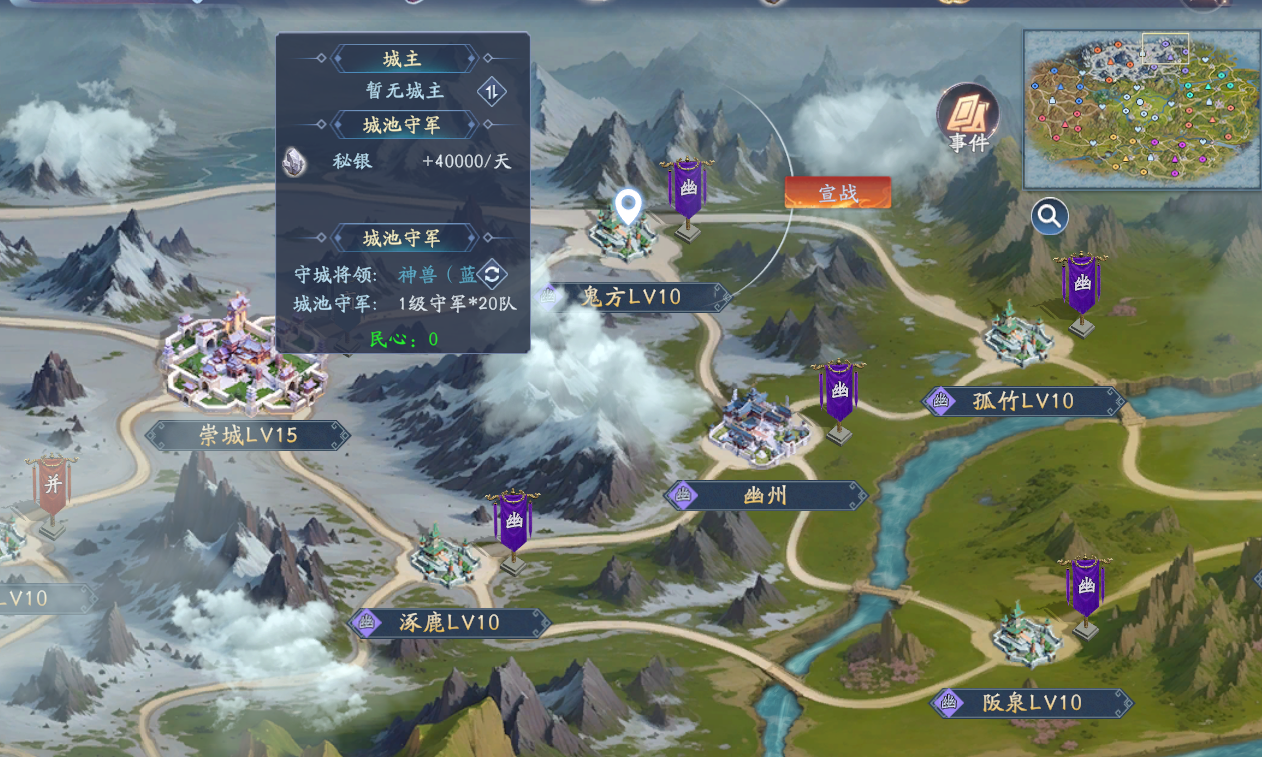Select the 崇城LV15 city label
This screenshot has width=1262, height=757.
tap(247, 435)
